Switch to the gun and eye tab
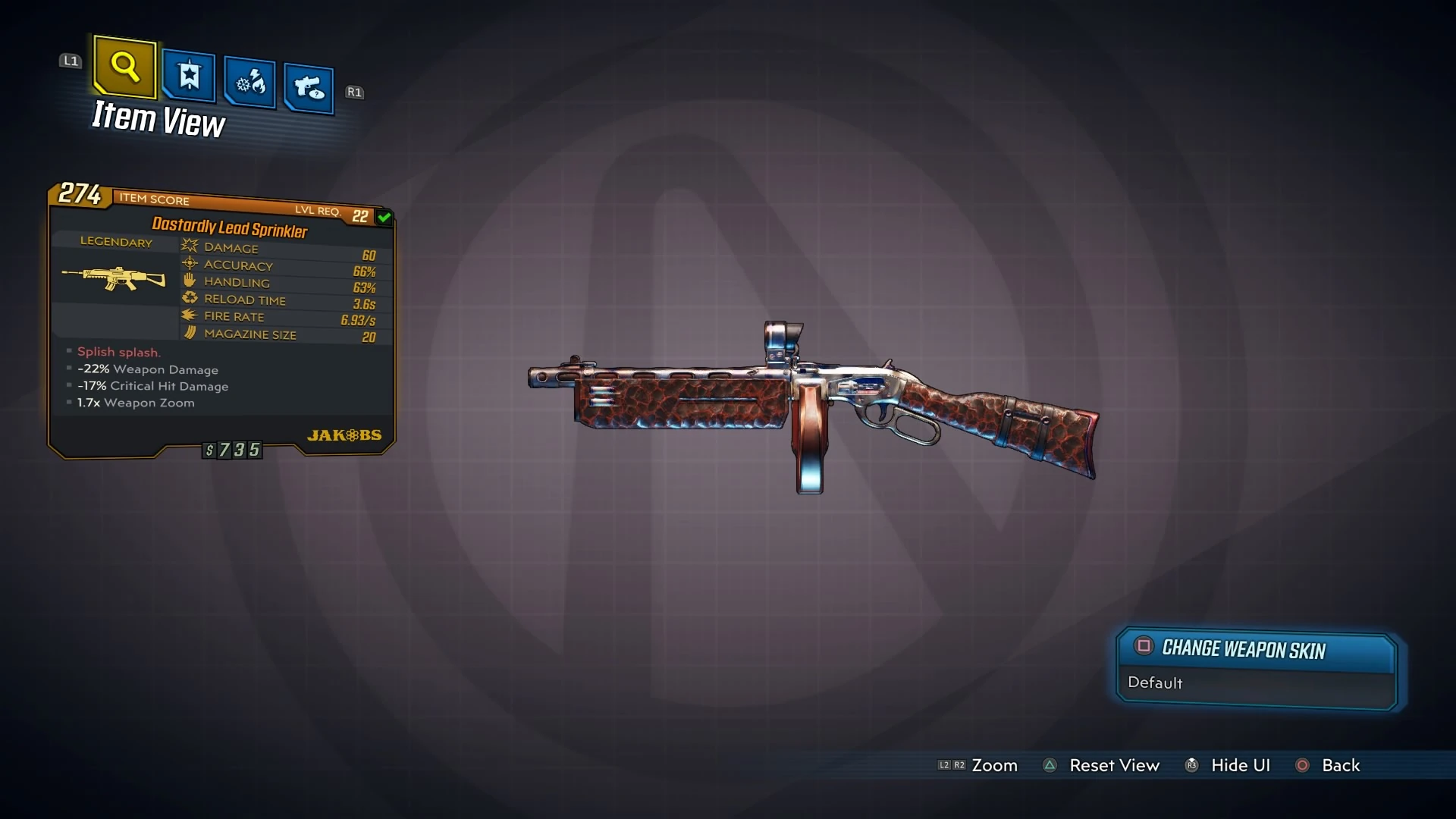1456x819 pixels. point(309,89)
